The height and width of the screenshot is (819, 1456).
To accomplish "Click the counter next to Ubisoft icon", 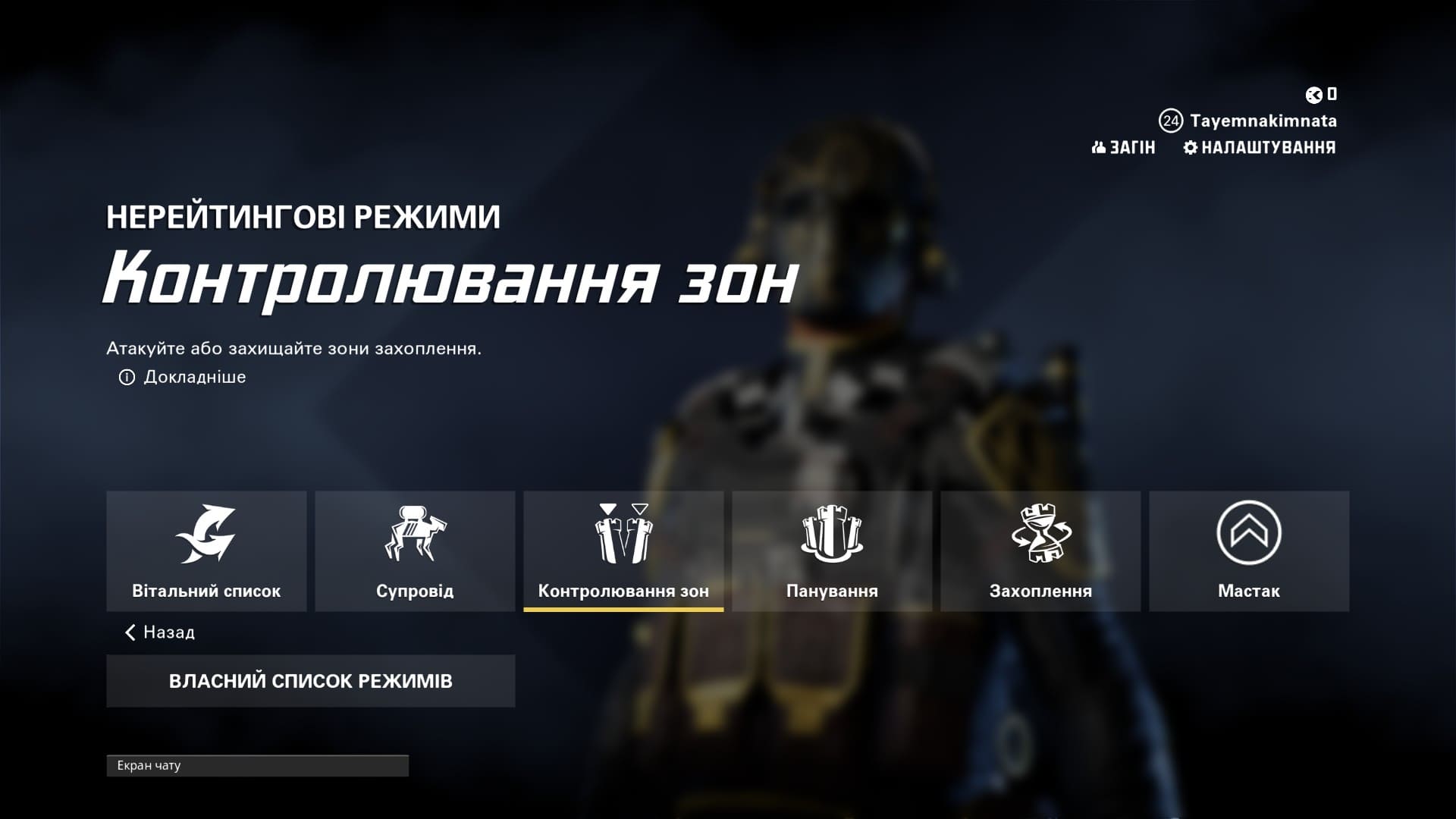I will click(x=1332, y=95).
